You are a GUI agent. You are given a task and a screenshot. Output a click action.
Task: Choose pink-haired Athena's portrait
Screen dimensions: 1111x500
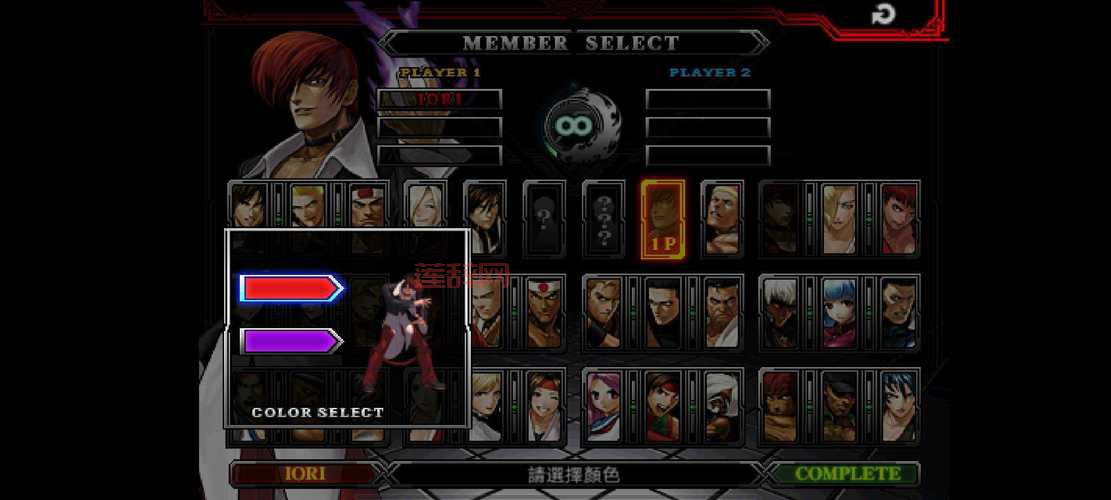604,404
